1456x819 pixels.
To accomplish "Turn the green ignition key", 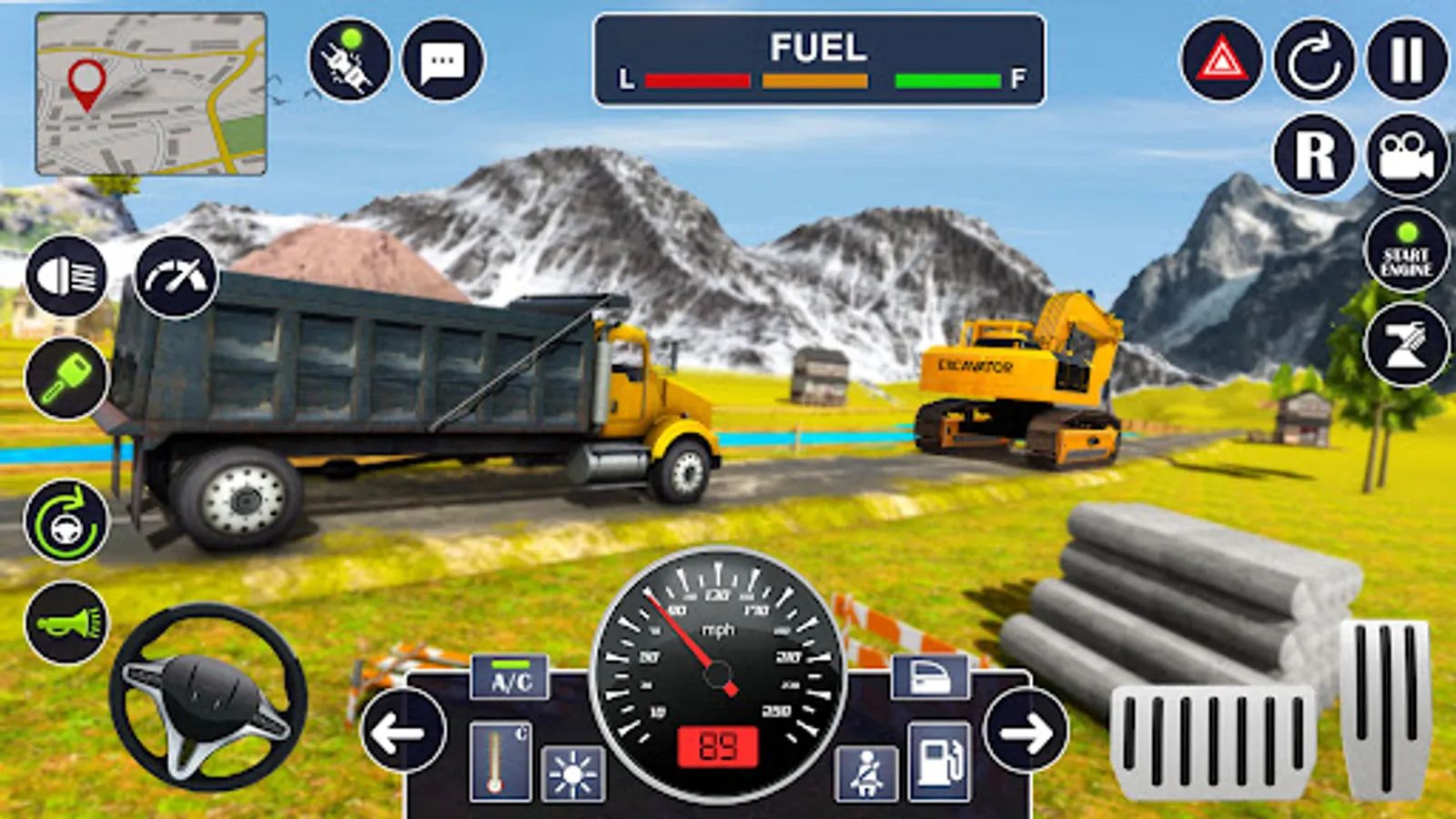I will pyautogui.click(x=66, y=377).
